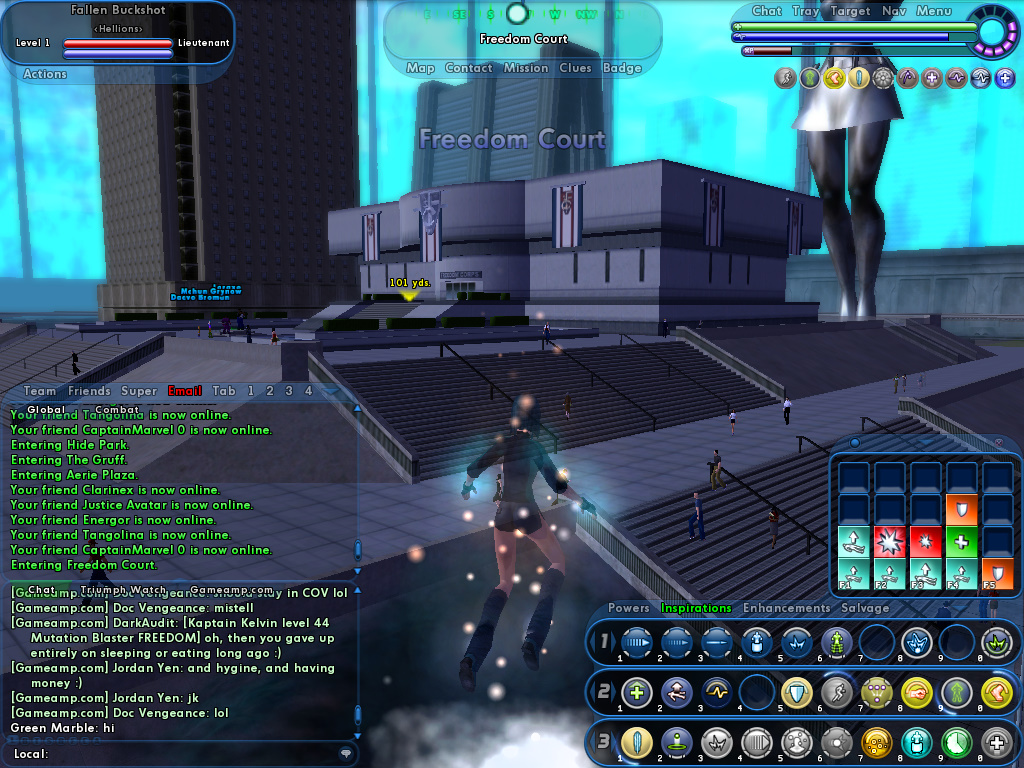This screenshot has height=768, width=1024.
Task: Use the green cross healing inspiration
Action: [x=962, y=541]
